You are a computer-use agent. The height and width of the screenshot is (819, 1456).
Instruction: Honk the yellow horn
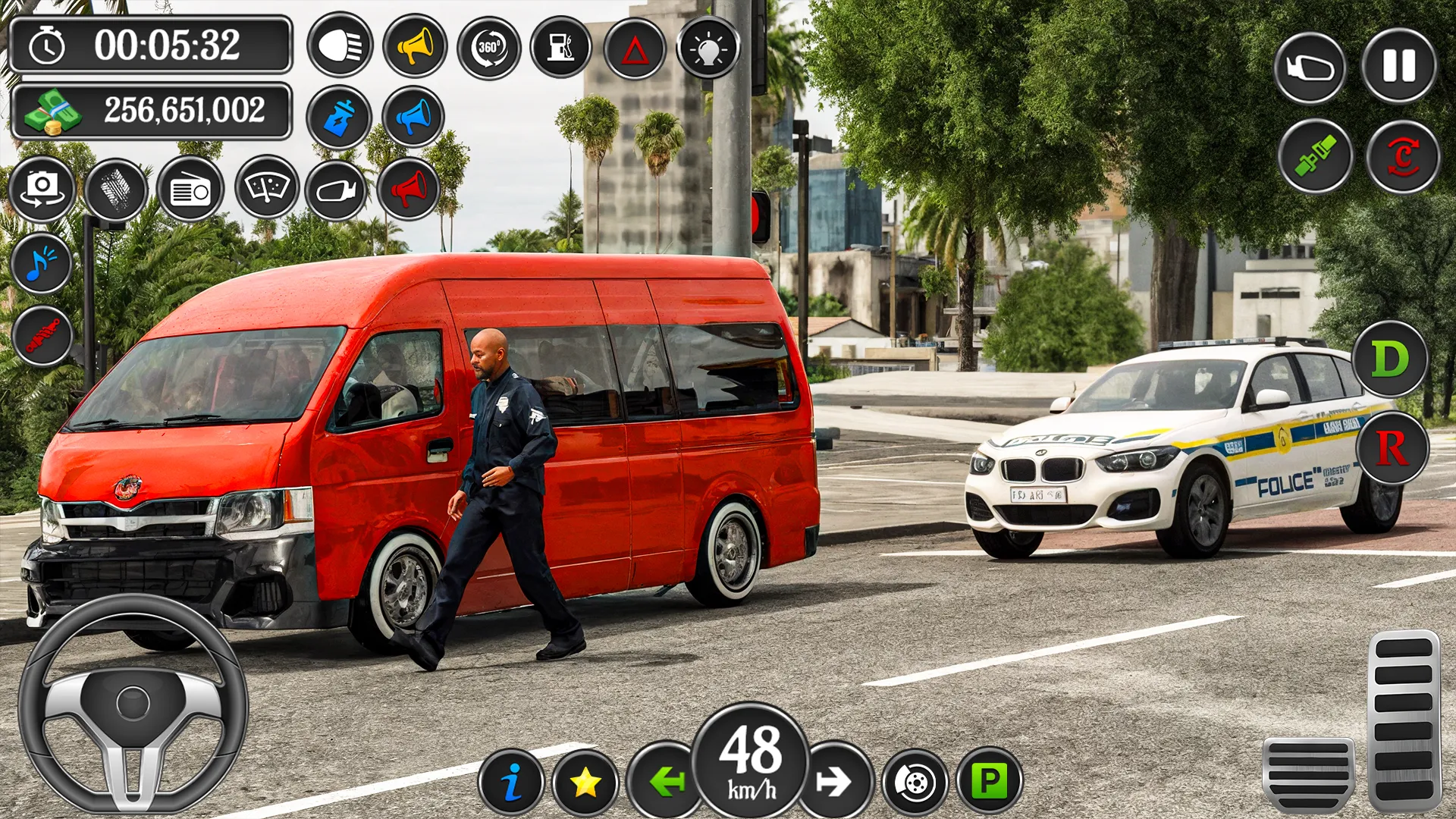click(x=416, y=46)
